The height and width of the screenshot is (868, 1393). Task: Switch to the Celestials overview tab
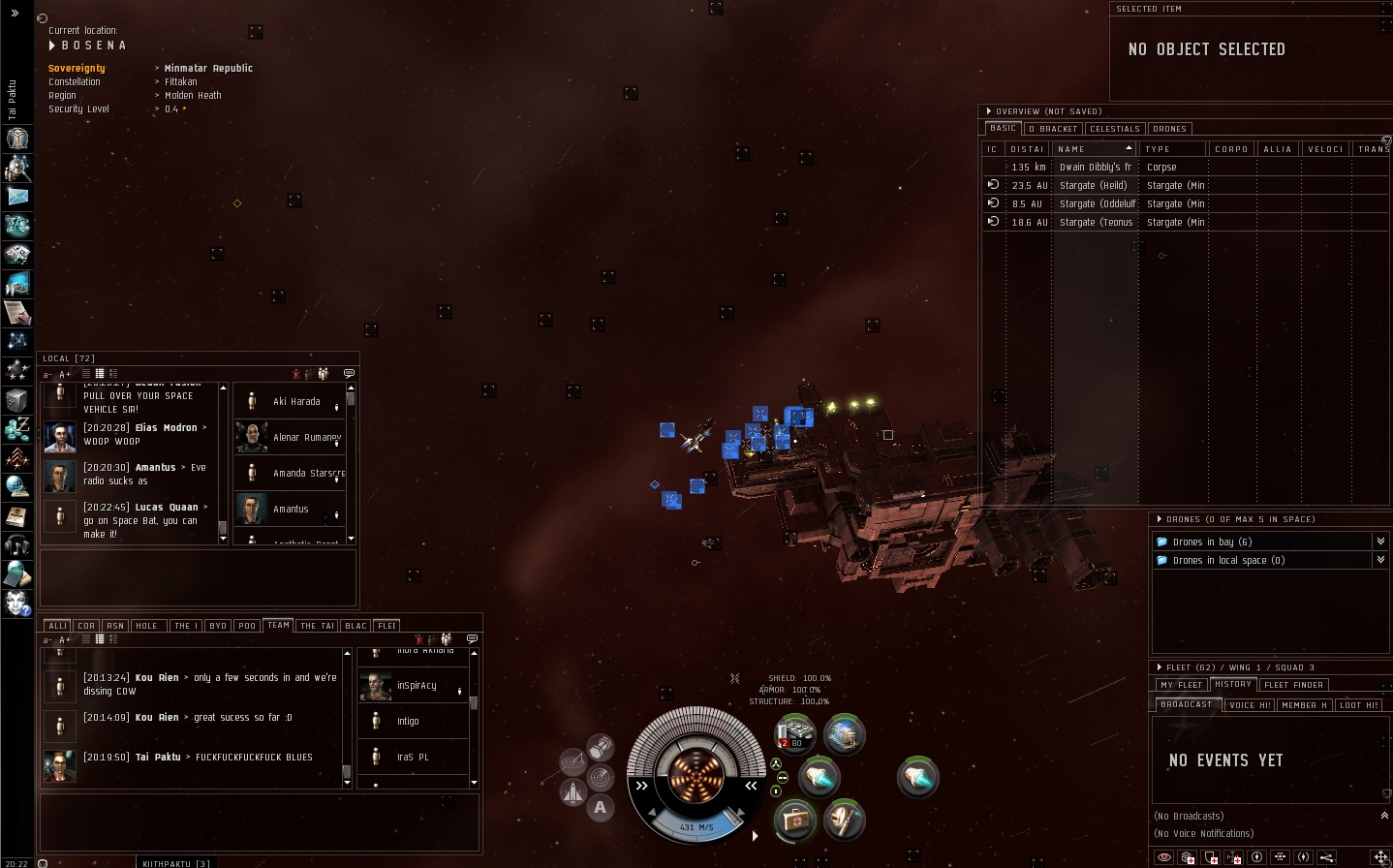(1115, 129)
